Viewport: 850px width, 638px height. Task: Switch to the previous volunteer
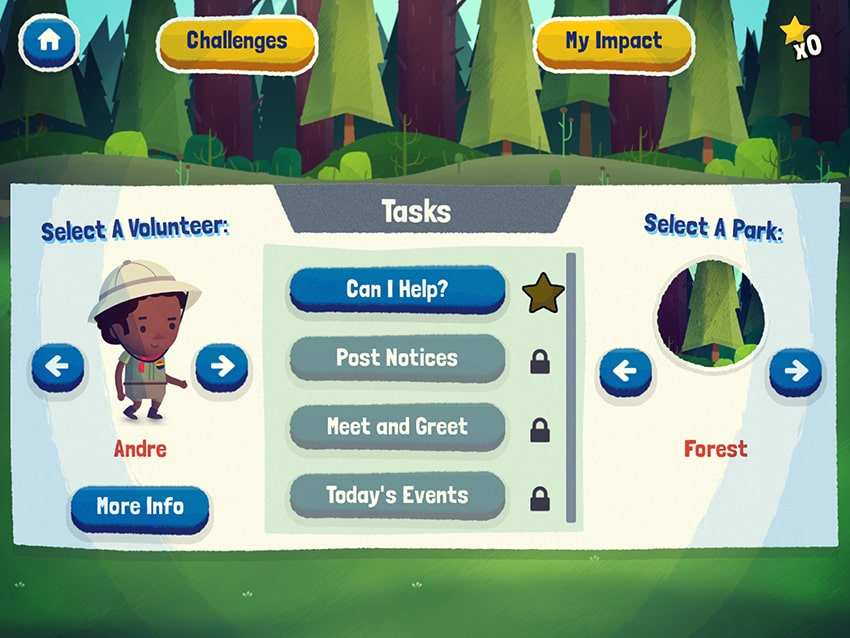(57, 367)
